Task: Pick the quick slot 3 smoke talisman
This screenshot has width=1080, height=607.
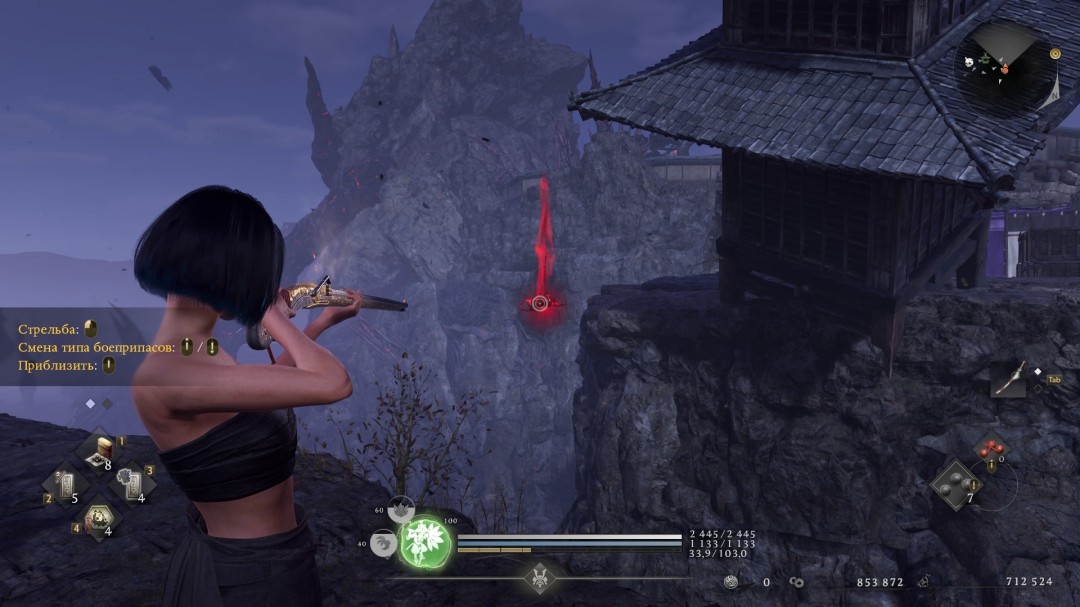Action: point(131,484)
